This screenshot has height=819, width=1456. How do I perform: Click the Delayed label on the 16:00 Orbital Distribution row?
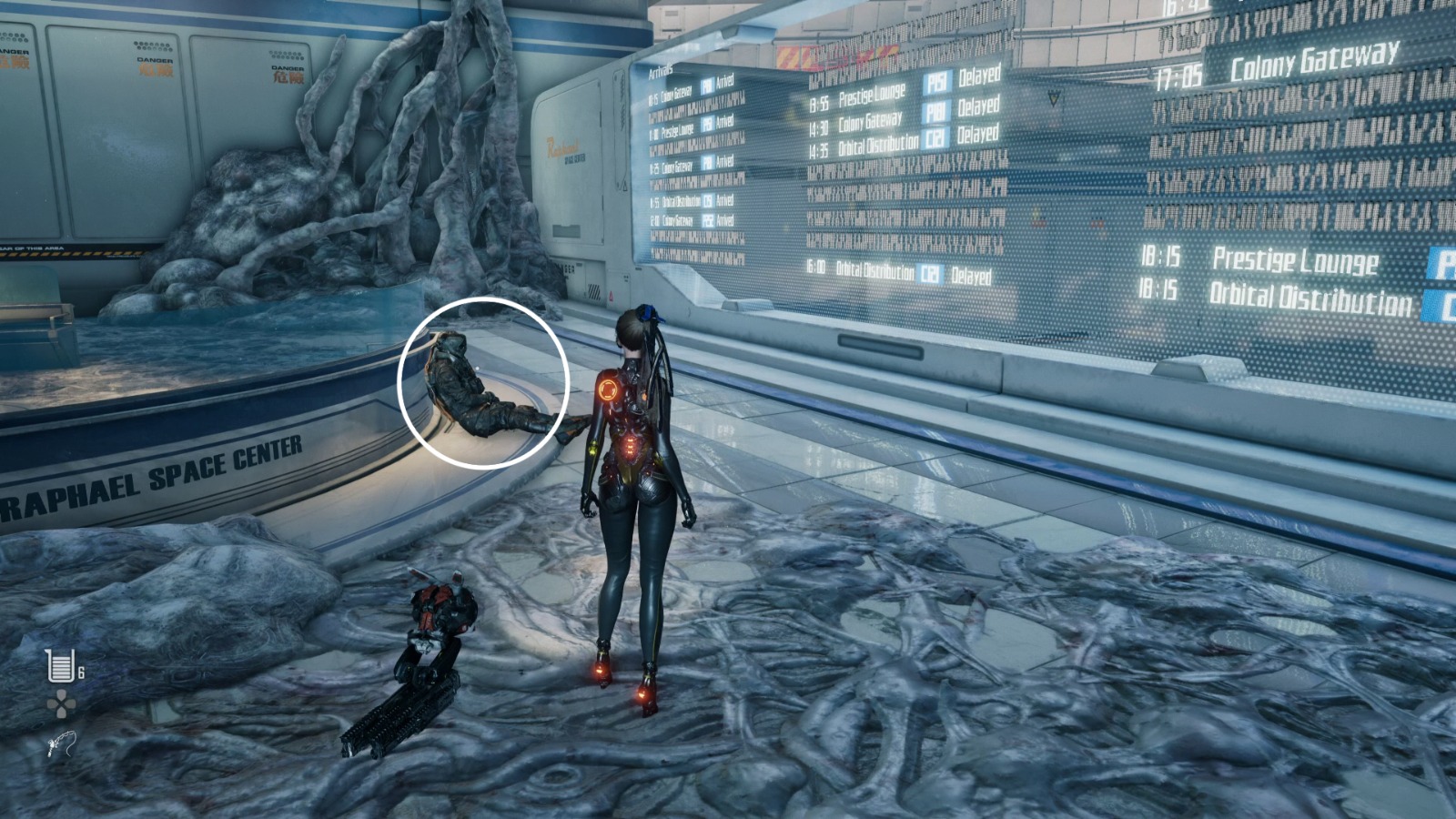pos(971,271)
